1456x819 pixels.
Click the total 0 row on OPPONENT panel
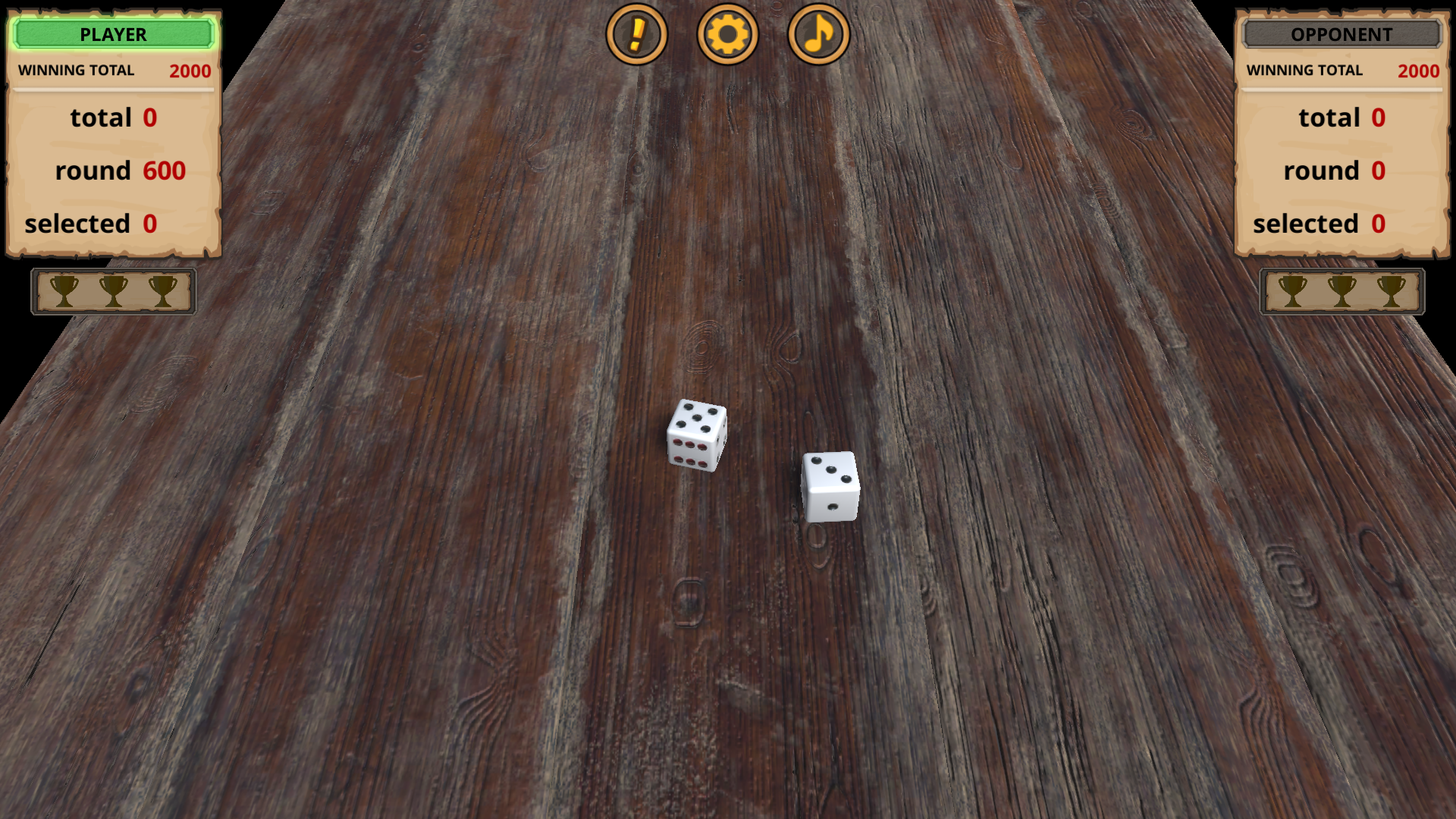coord(1345,118)
